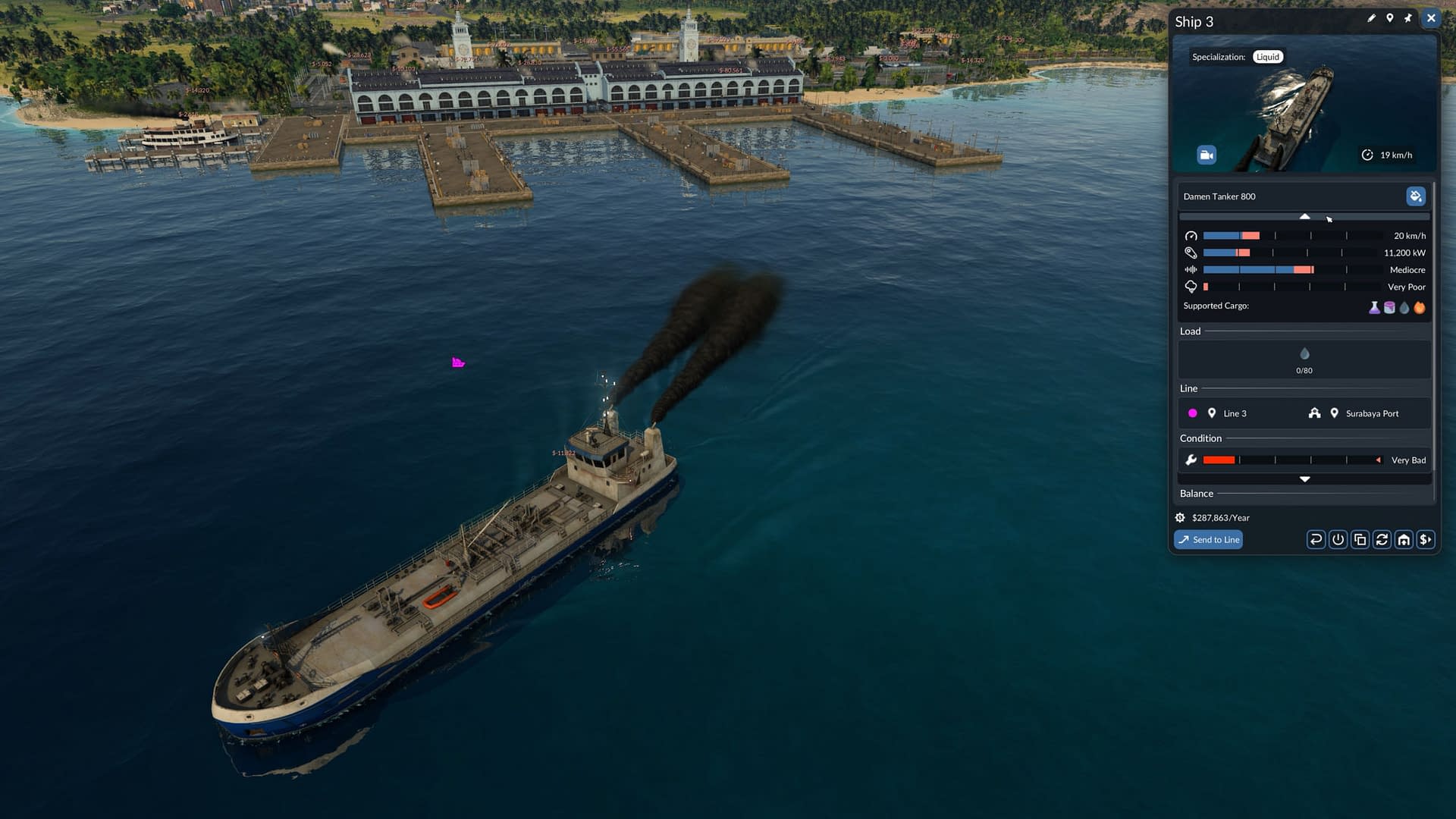Screen dimensions: 1456x819
Task: Toggle the follow camera button
Action: (x=1206, y=155)
